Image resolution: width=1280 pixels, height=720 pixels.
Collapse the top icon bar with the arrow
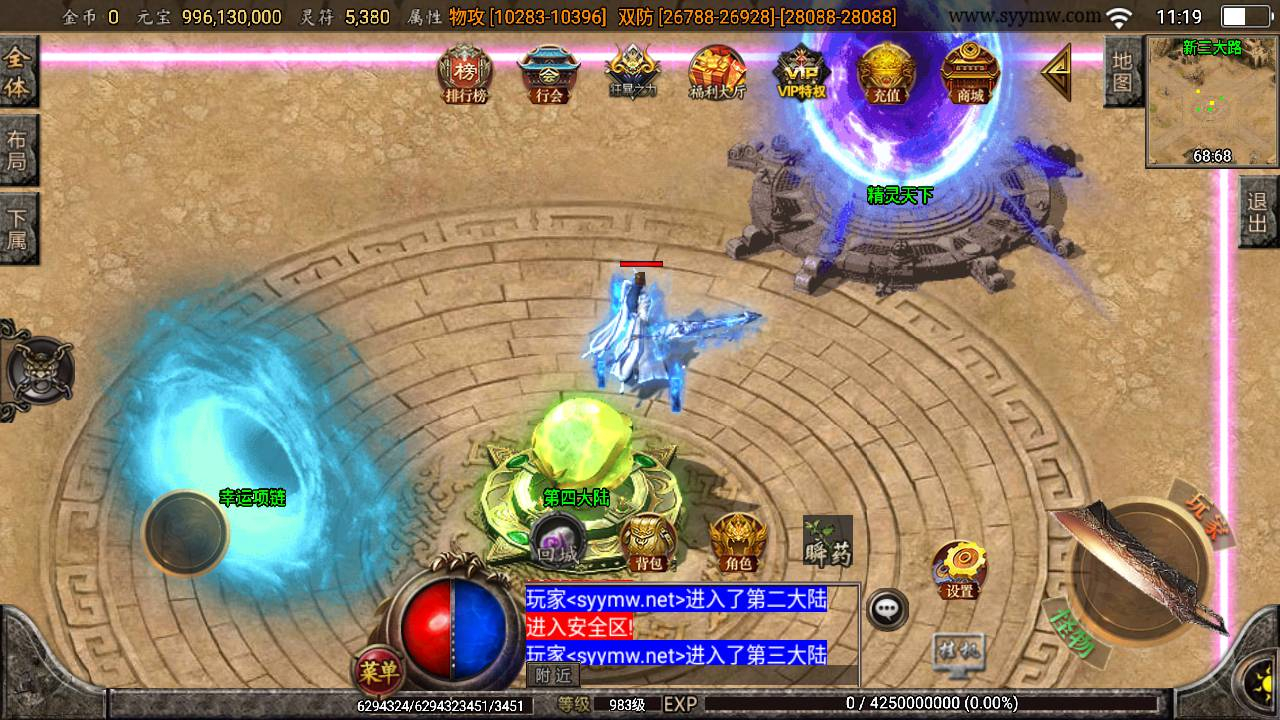point(1057,72)
